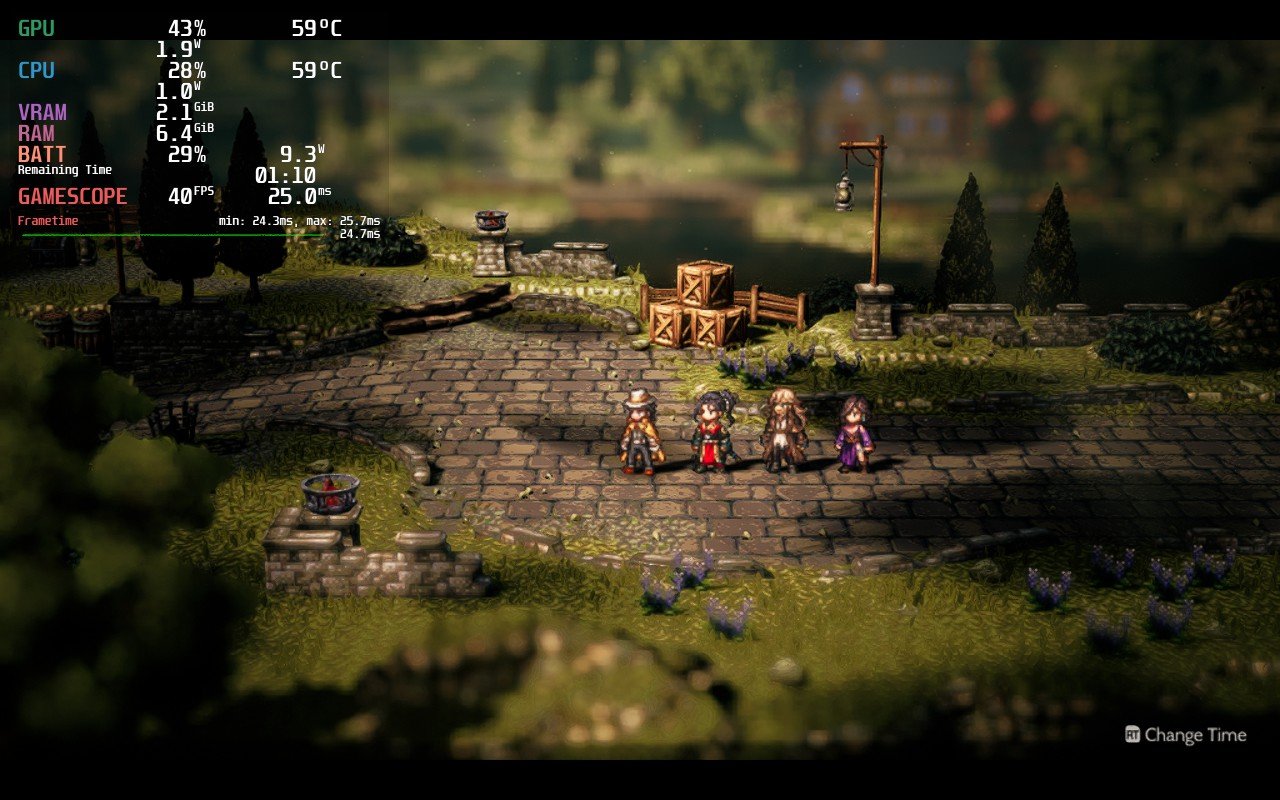Select the GAMESCOPE section header
The height and width of the screenshot is (800, 1280).
point(72,196)
